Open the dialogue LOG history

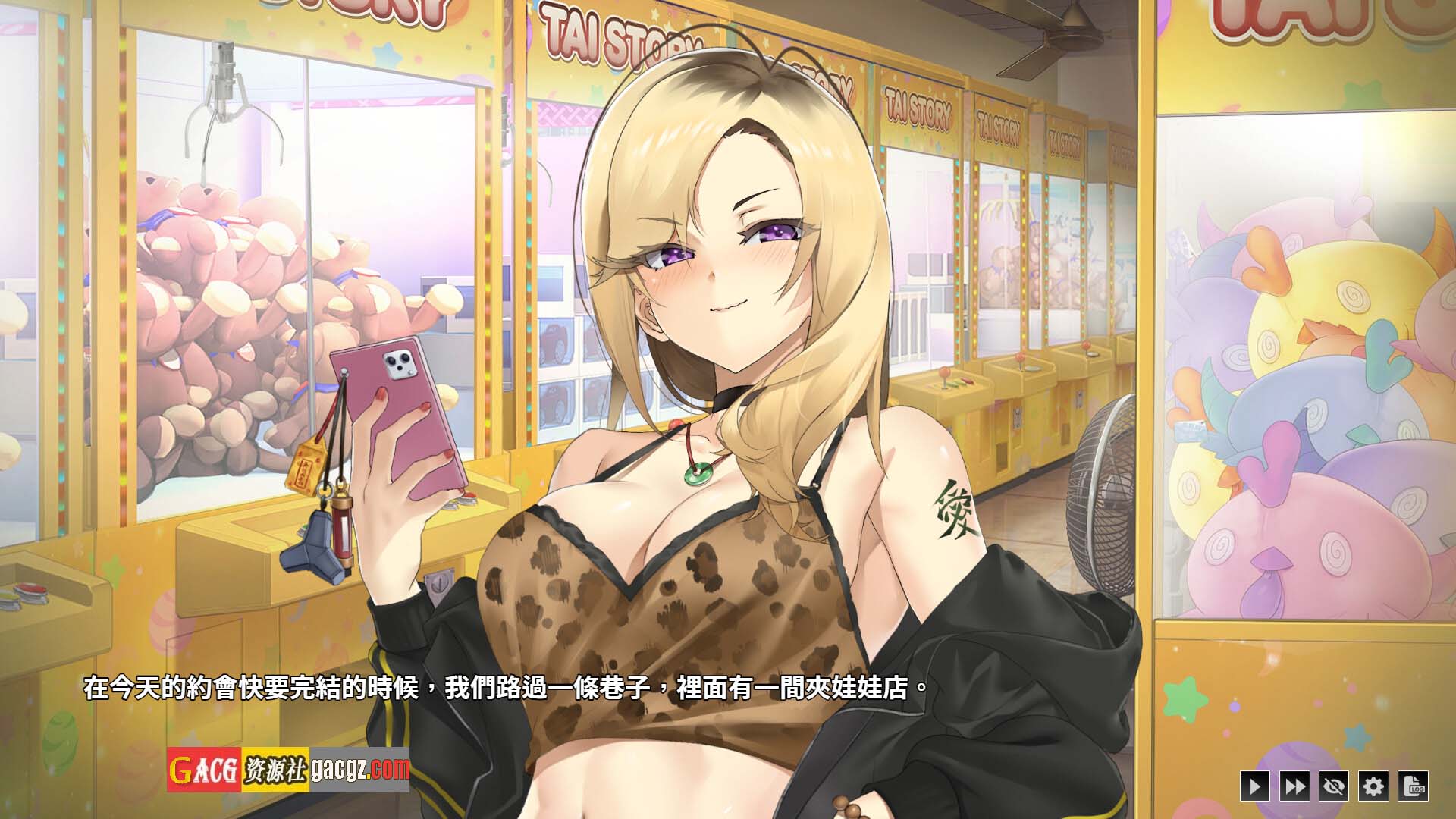(x=1414, y=786)
